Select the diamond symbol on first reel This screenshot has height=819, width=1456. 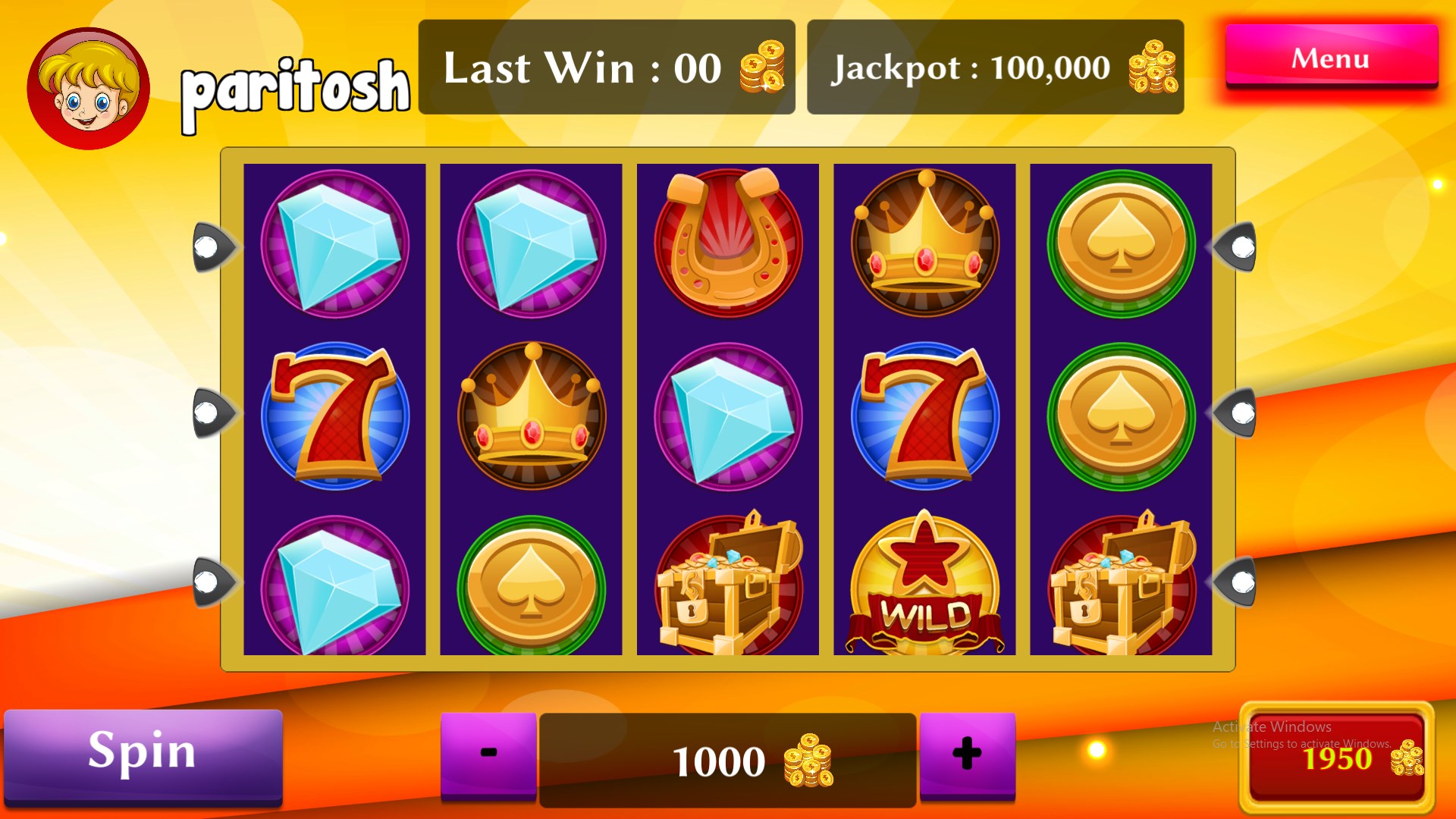click(x=336, y=243)
